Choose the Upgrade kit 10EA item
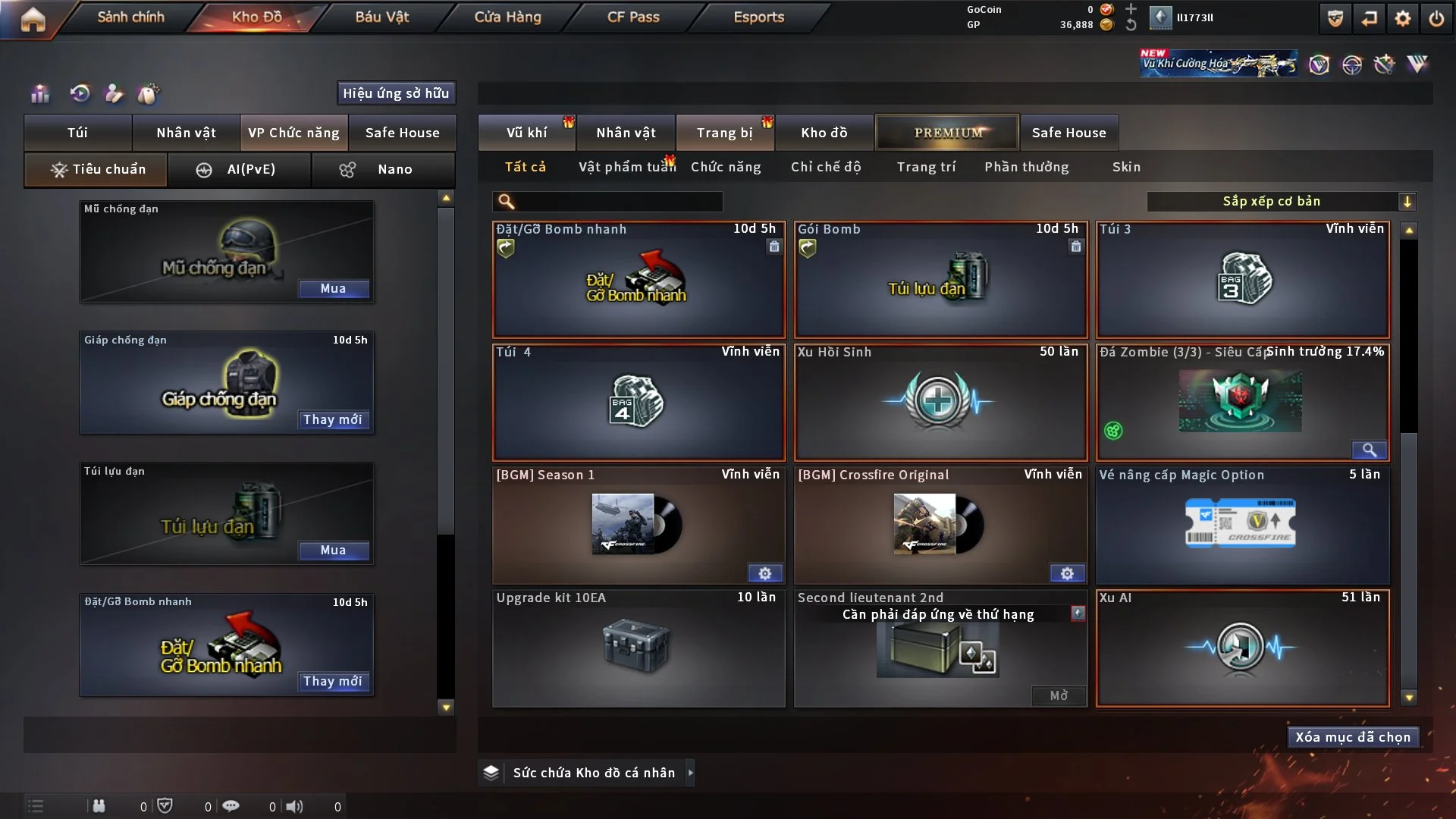The height and width of the screenshot is (819, 1456). coord(638,648)
